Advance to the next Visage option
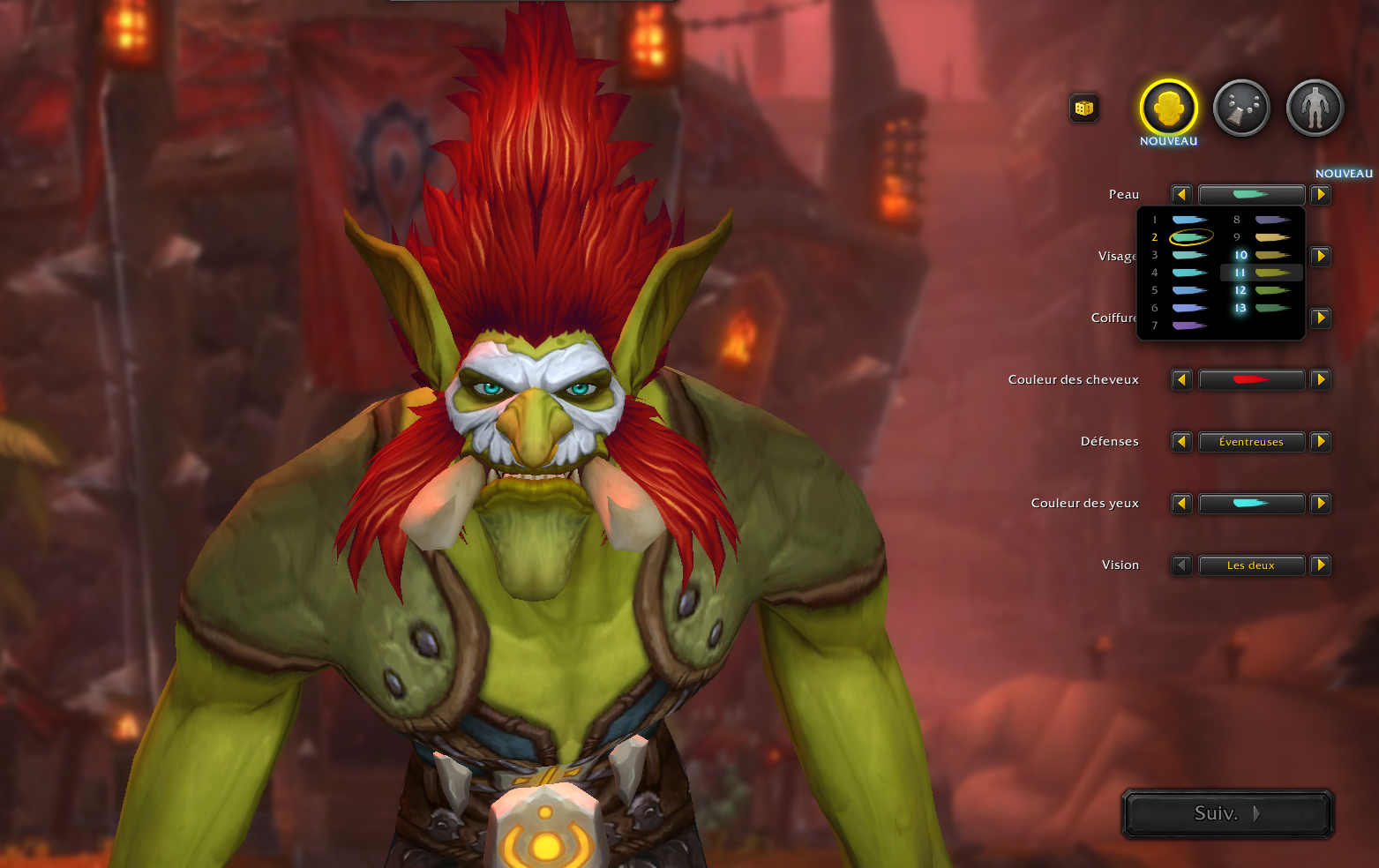 click(1321, 257)
